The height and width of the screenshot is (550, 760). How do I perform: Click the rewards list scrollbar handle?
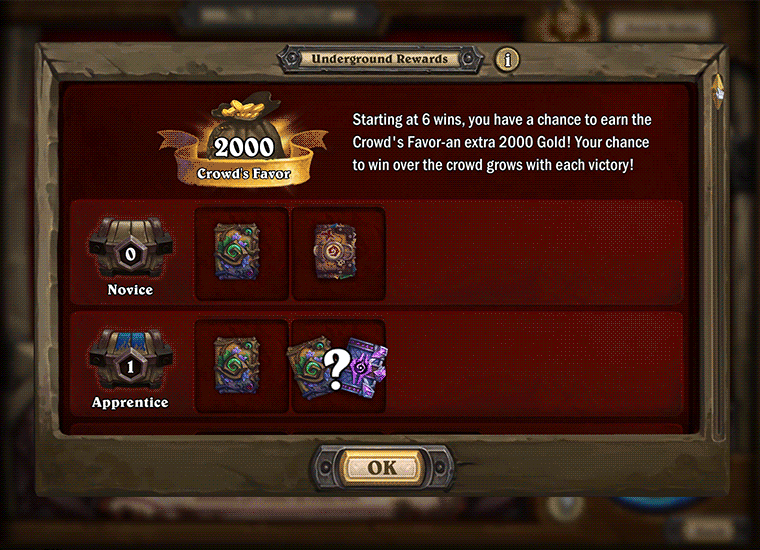point(718,92)
